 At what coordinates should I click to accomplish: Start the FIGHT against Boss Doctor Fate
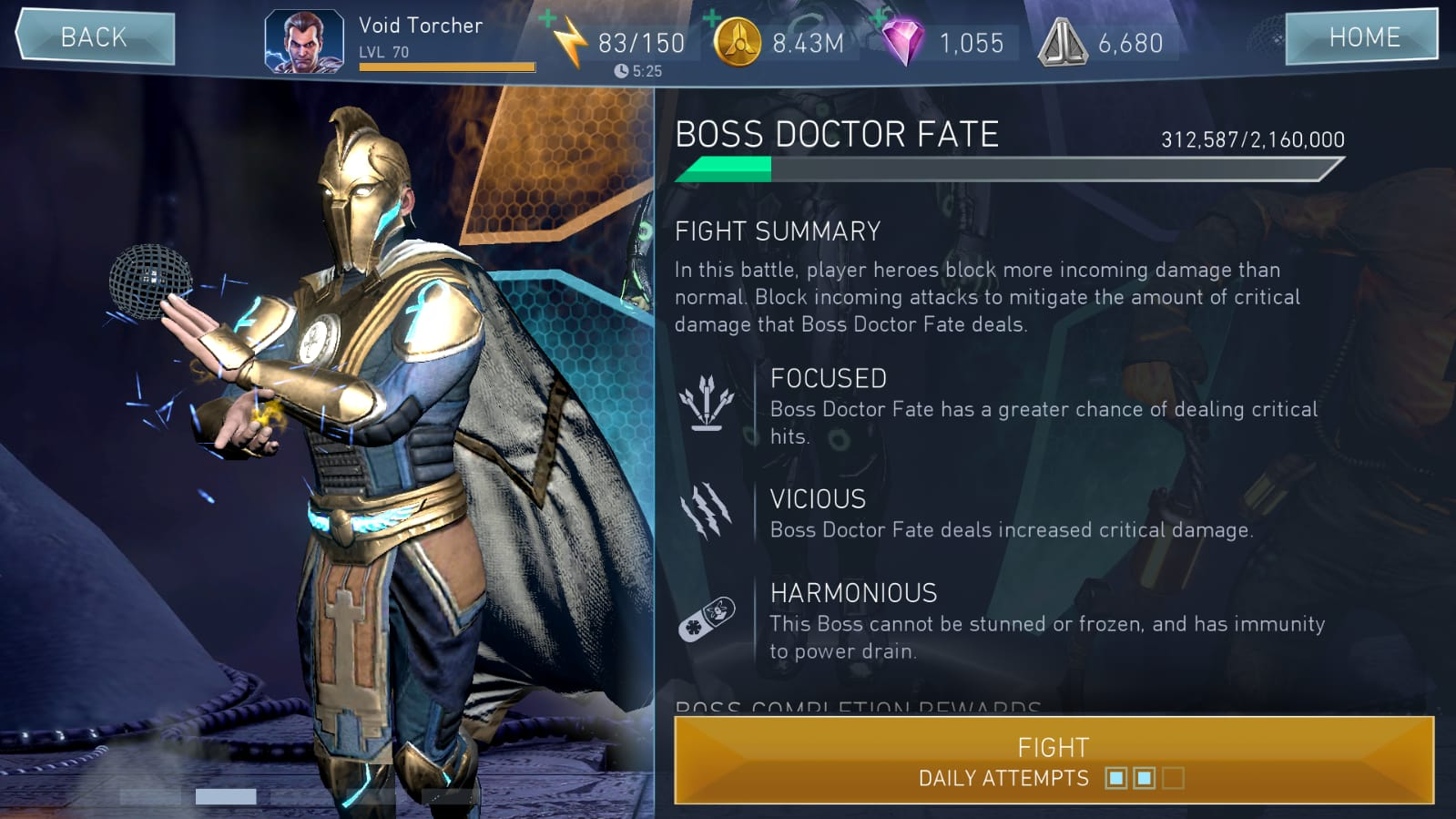click(1053, 760)
